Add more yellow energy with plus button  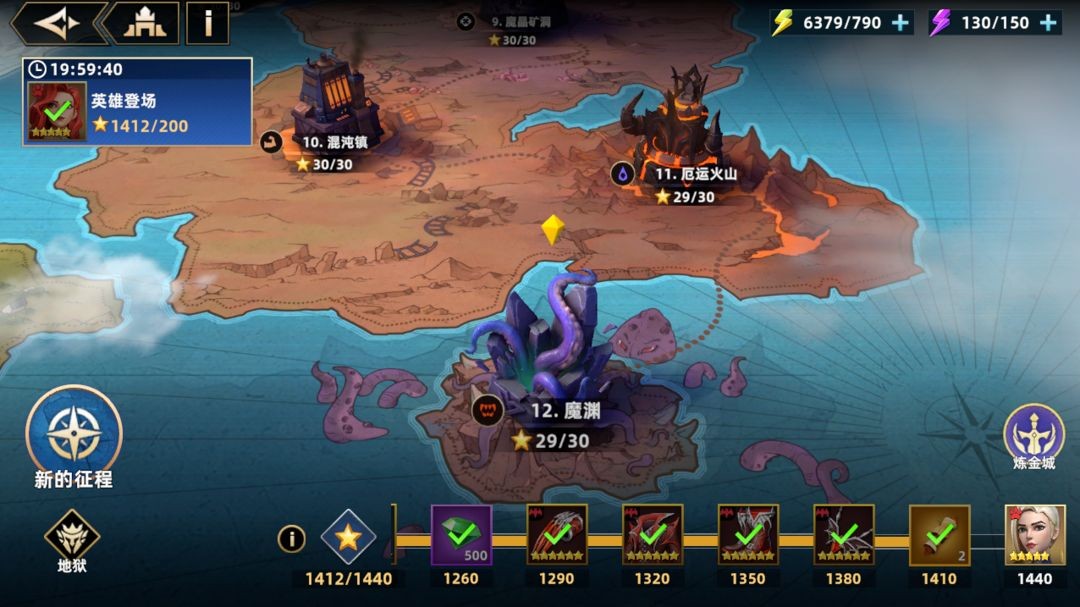pos(901,23)
